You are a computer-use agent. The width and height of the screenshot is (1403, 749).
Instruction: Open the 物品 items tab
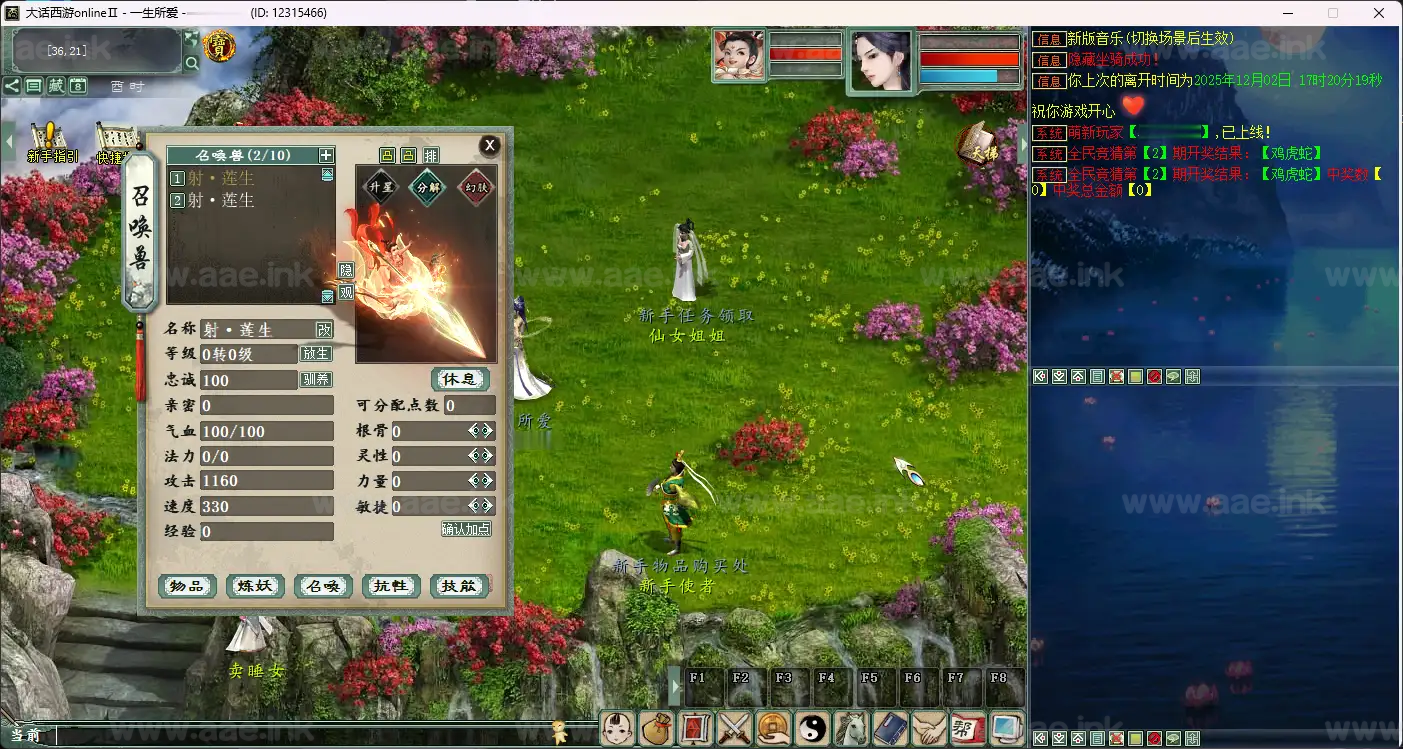coord(187,586)
